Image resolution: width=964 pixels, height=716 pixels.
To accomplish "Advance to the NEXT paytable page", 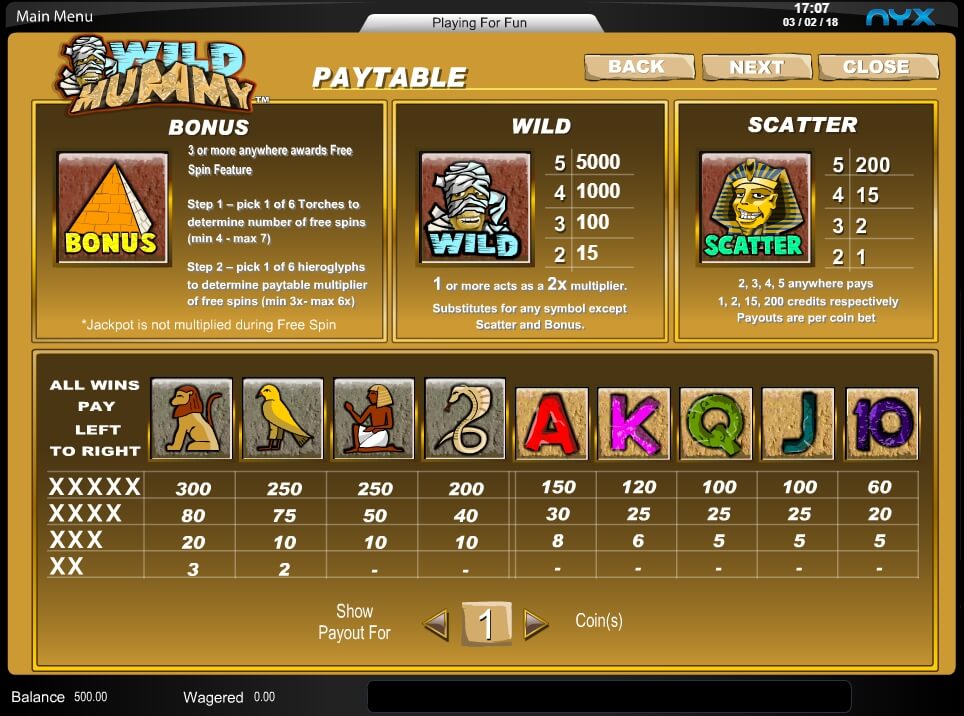I will pyautogui.click(x=756, y=67).
